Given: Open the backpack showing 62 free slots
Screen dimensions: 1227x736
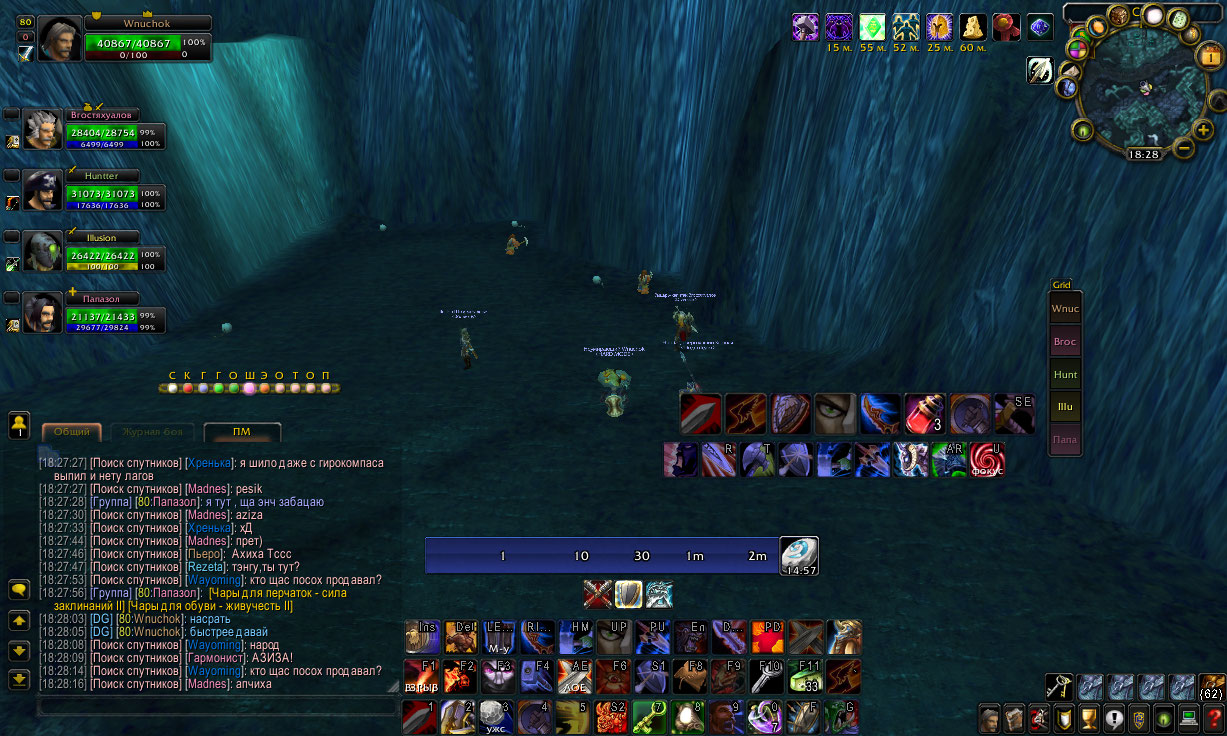Looking at the screenshot, I should (1211, 686).
